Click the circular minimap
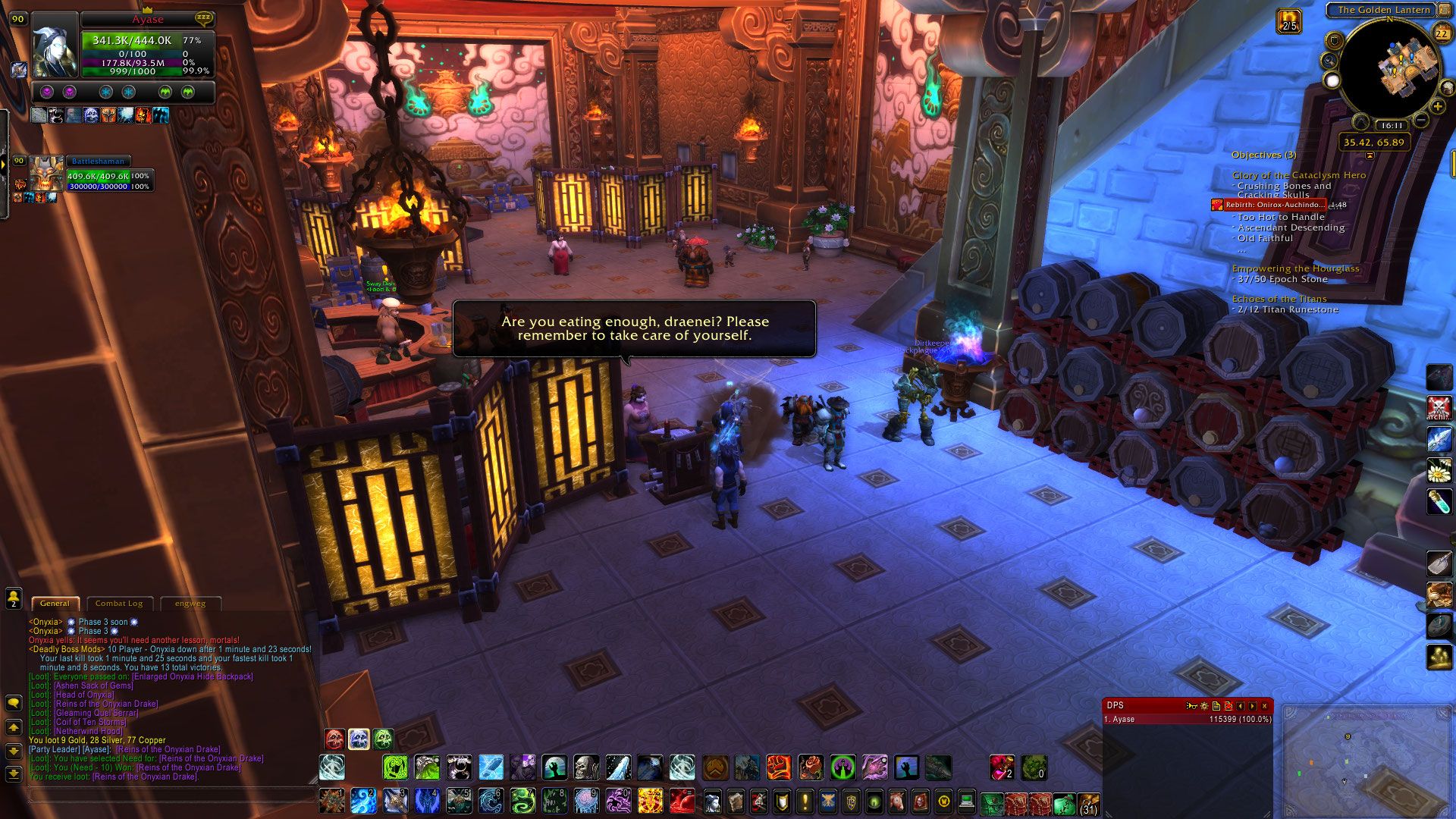The image size is (1456, 819). pyautogui.click(x=1387, y=70)
